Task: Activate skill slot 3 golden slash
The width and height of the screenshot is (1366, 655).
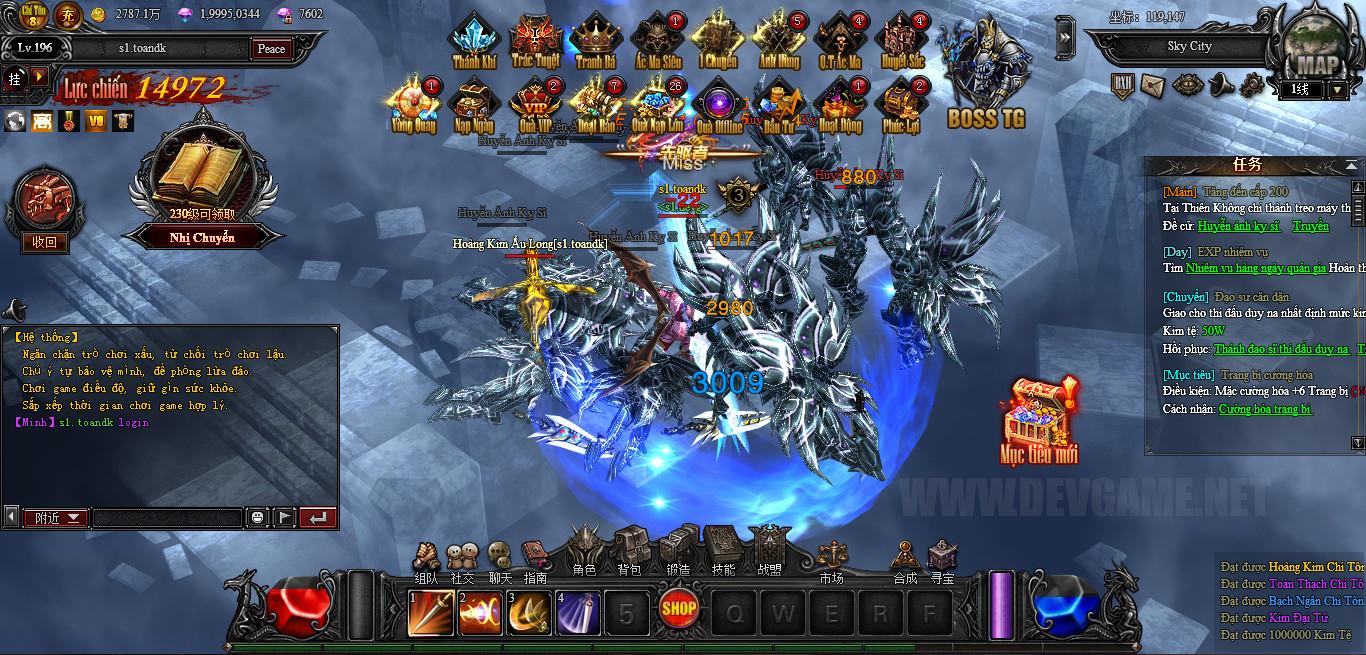Action: click(529, 613)
